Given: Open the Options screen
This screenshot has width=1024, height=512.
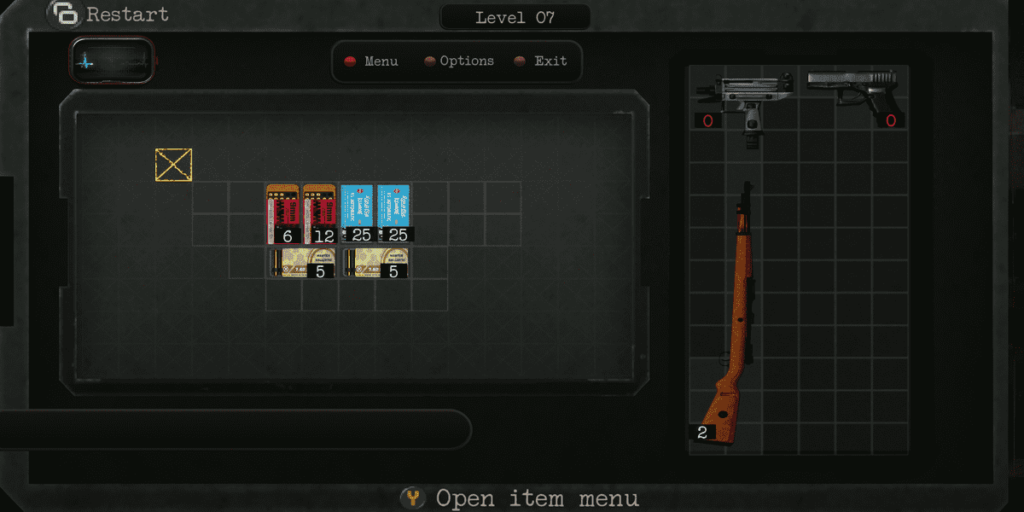Looking at the screenshot, I should [458, 61].
